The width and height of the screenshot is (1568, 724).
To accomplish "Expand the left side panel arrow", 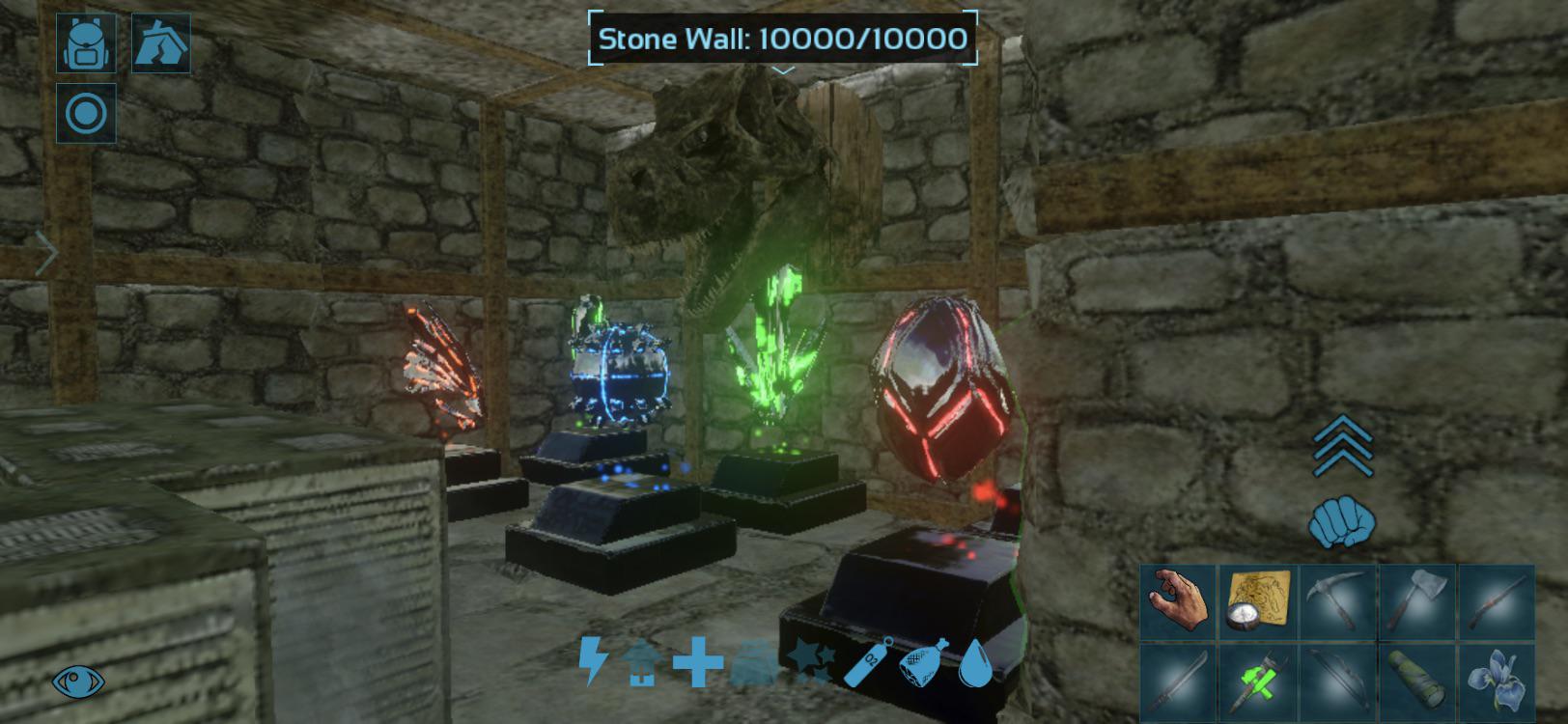I will 46,252.
